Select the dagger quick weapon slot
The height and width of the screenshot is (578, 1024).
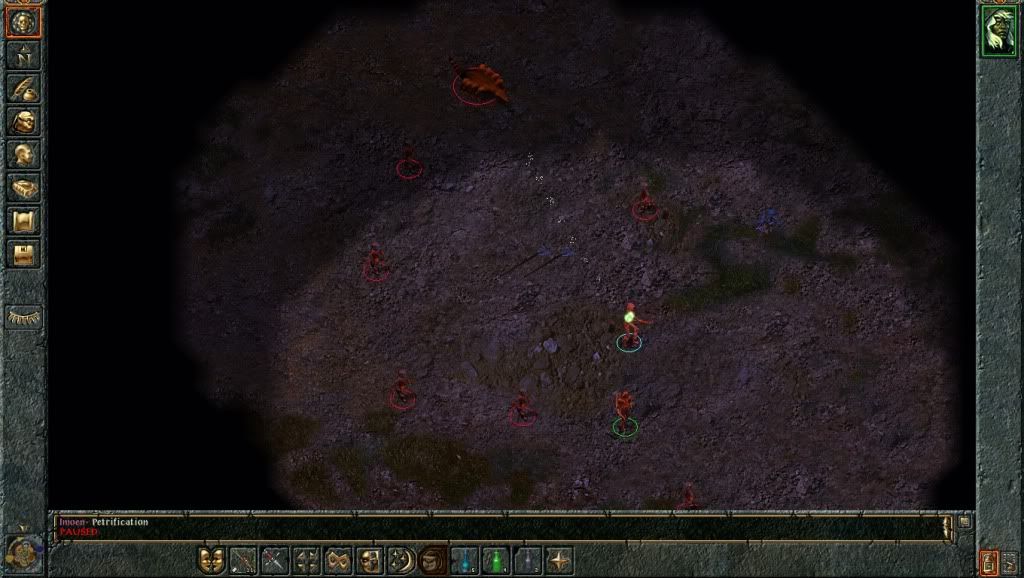(x=275, y=560)
